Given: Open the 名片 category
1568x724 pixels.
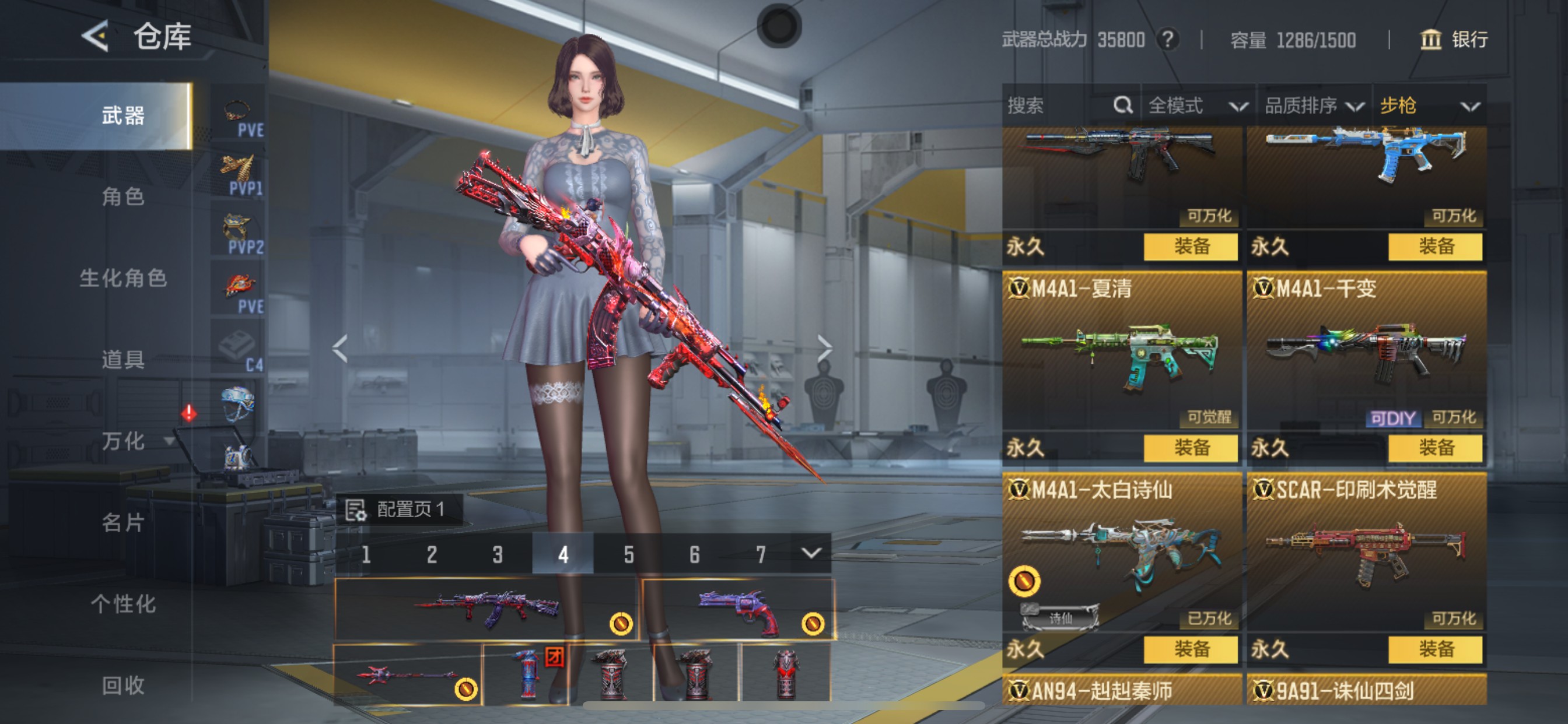Looking at the screenshot, I should coord(123,523).
